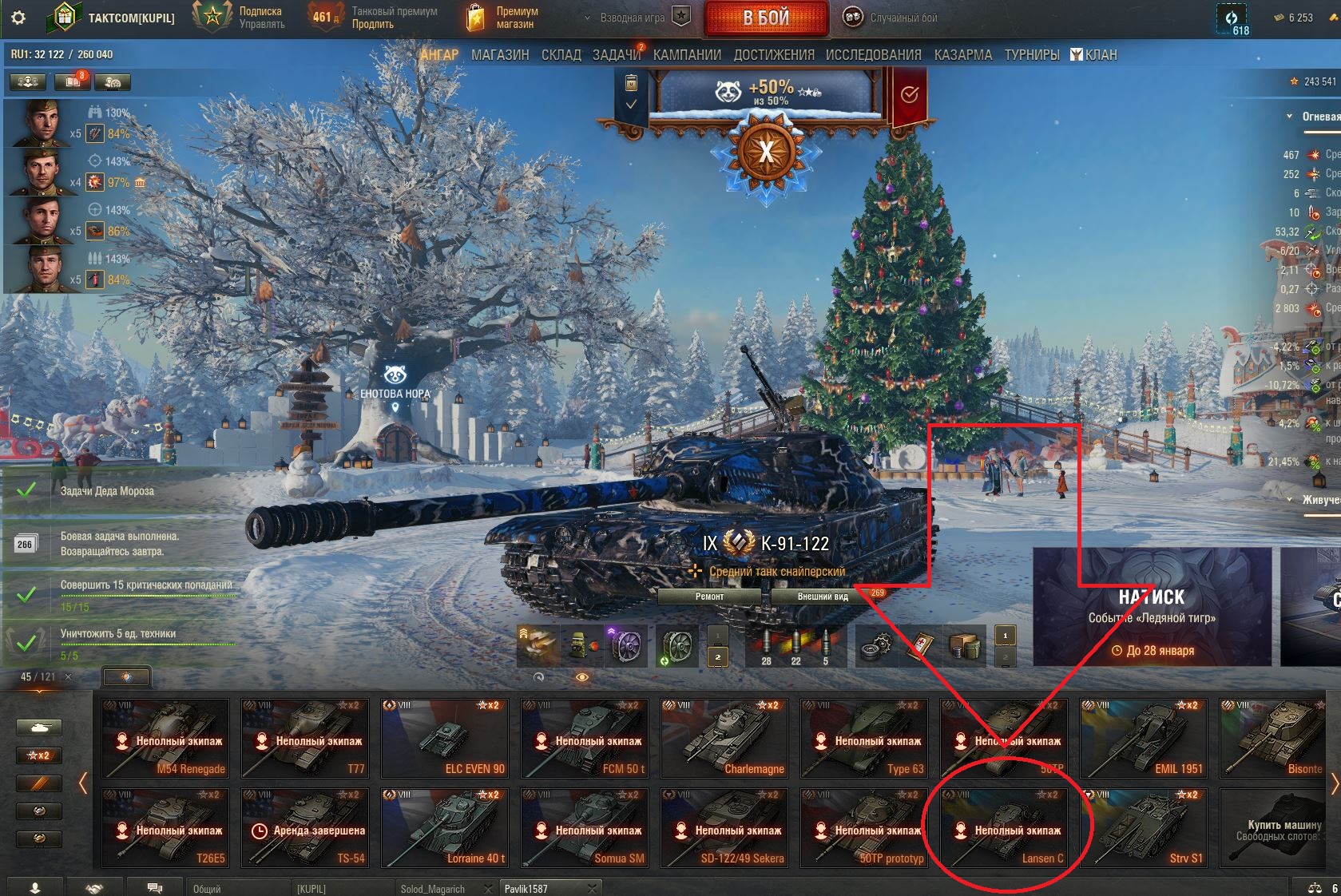This screenshot has width=1341, height=896.
Task: Switch to the МАГАЗИН tab
Action: pos(500,55)
